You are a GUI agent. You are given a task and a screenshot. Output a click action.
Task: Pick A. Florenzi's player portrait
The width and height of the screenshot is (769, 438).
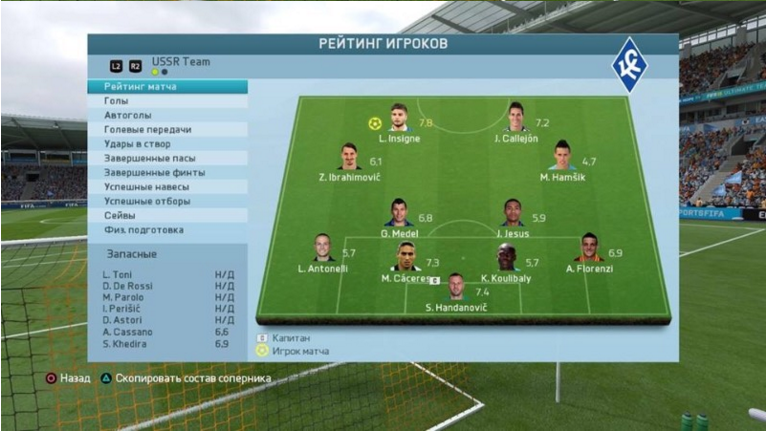pyautogui.click(x=589, y=248)
